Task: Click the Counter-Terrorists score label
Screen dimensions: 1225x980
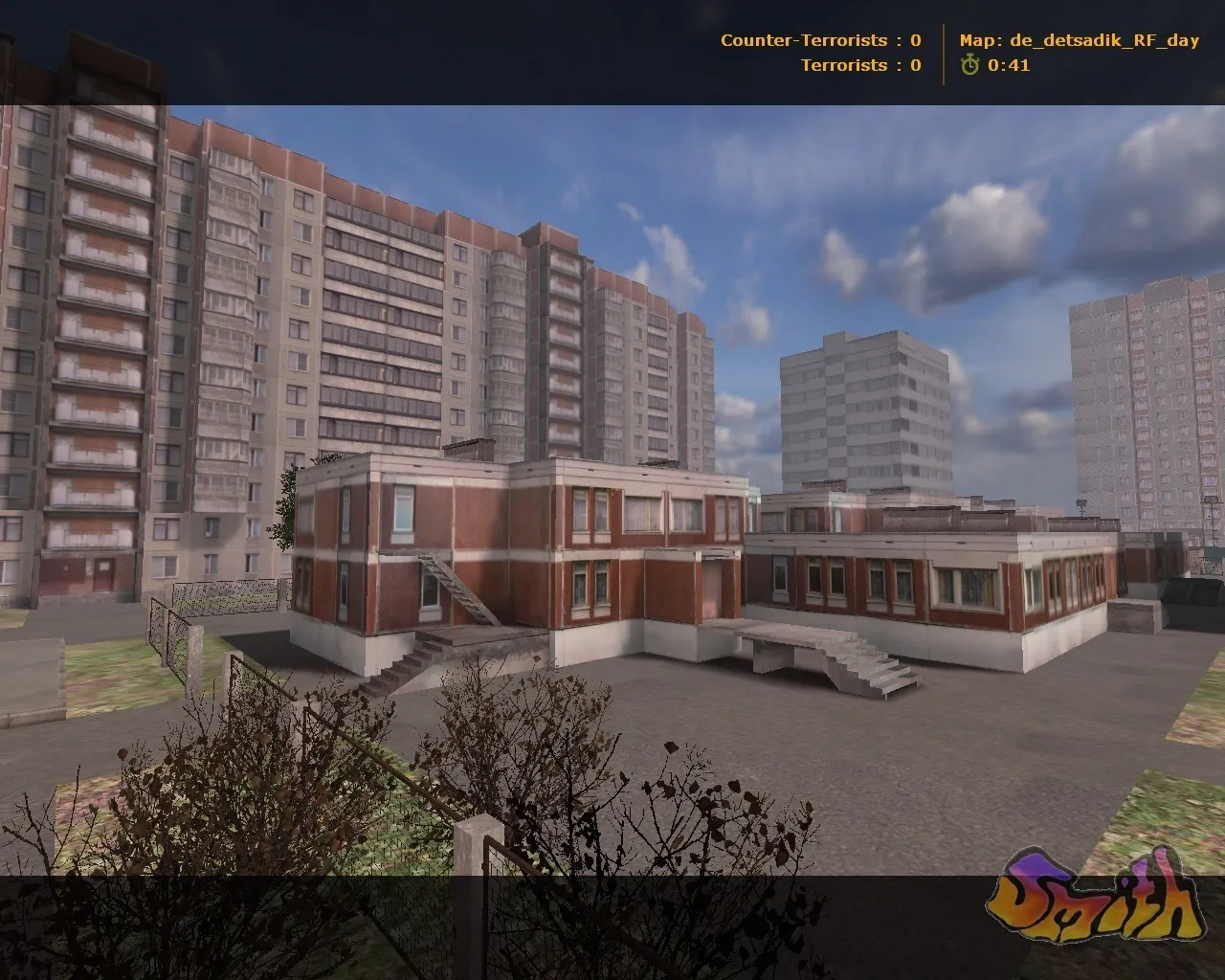Action: click(802, 40)
